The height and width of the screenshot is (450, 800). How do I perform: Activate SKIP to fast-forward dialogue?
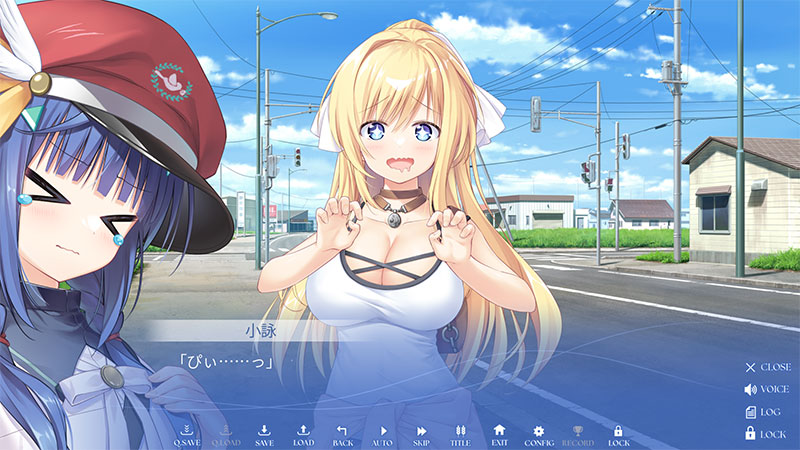(421, 434)
